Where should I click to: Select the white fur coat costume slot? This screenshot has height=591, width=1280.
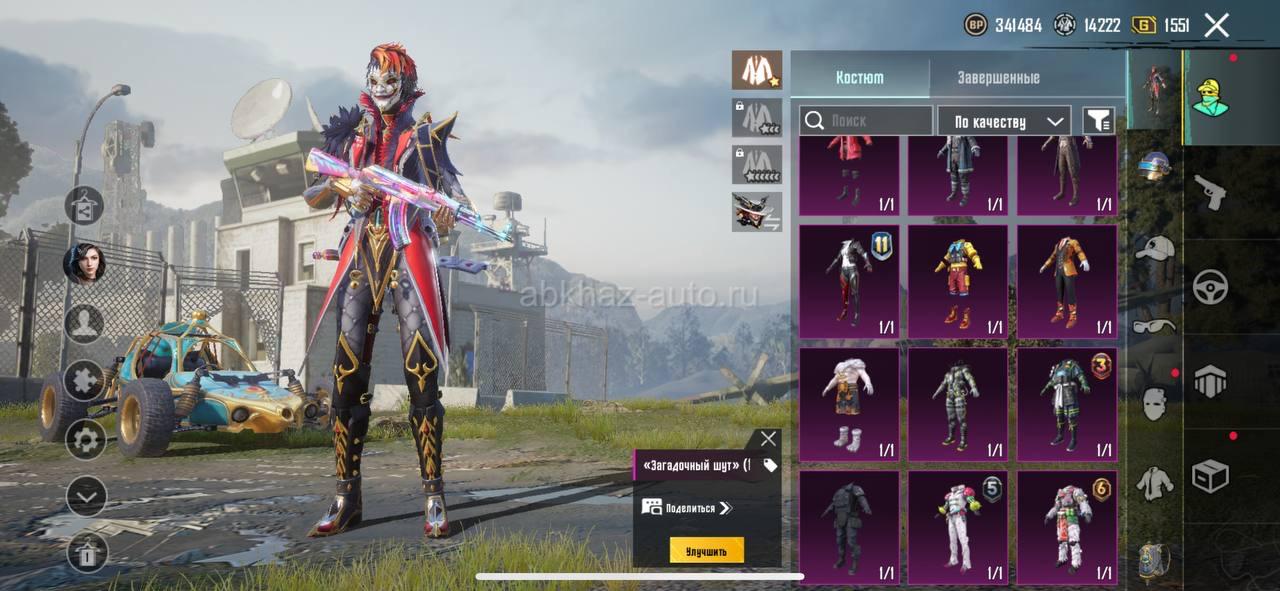[x=849, y=404]
